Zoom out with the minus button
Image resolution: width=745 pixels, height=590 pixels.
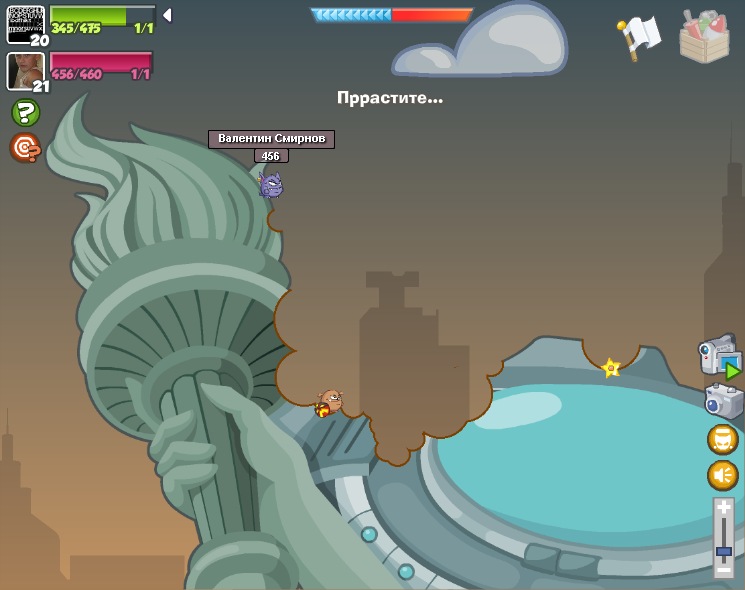coord(724,569)
